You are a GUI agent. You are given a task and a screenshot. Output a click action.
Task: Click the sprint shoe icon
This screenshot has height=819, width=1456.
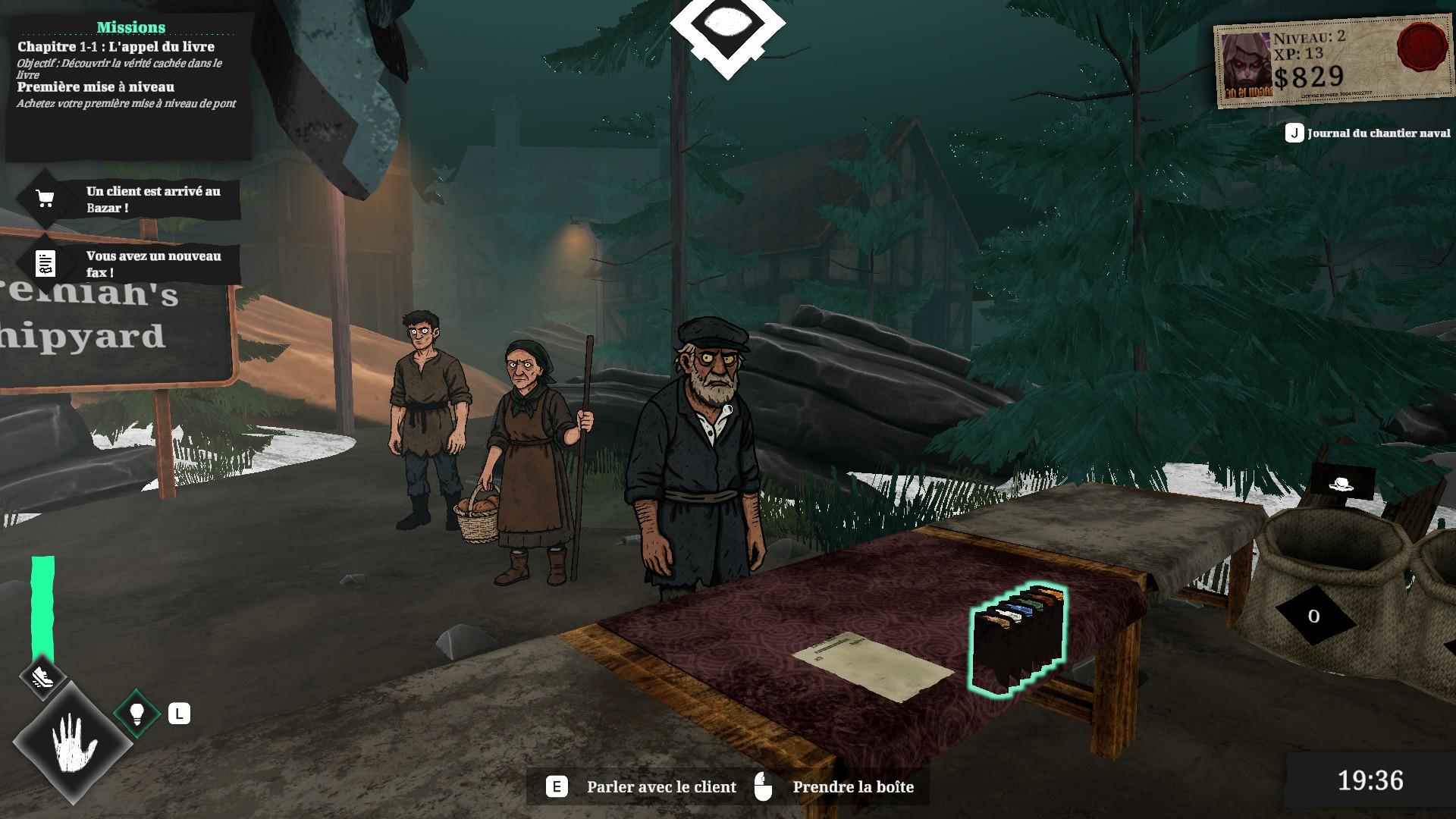43,674
